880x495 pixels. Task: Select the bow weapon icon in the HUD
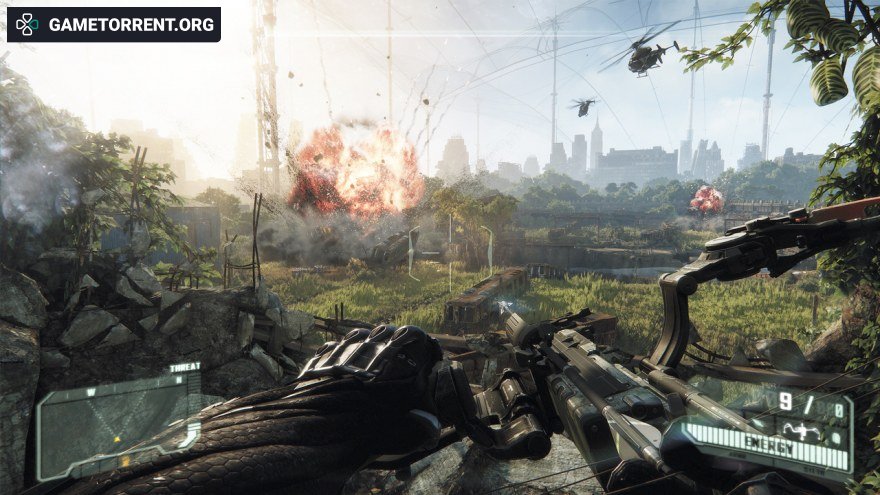[x=802, y=433]
